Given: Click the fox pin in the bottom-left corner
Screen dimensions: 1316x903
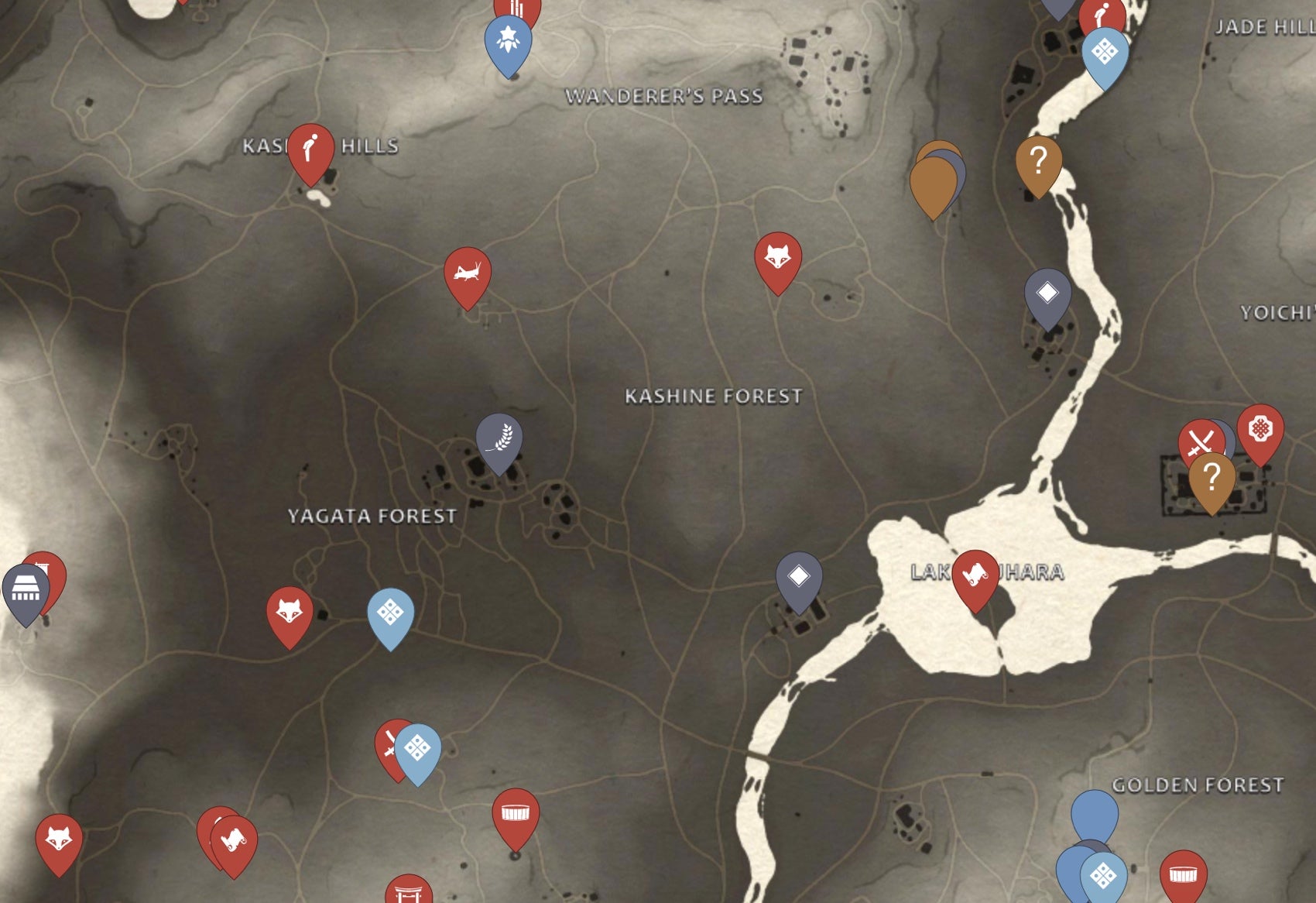Looking at the screenshot, I should tap(60, 838).
